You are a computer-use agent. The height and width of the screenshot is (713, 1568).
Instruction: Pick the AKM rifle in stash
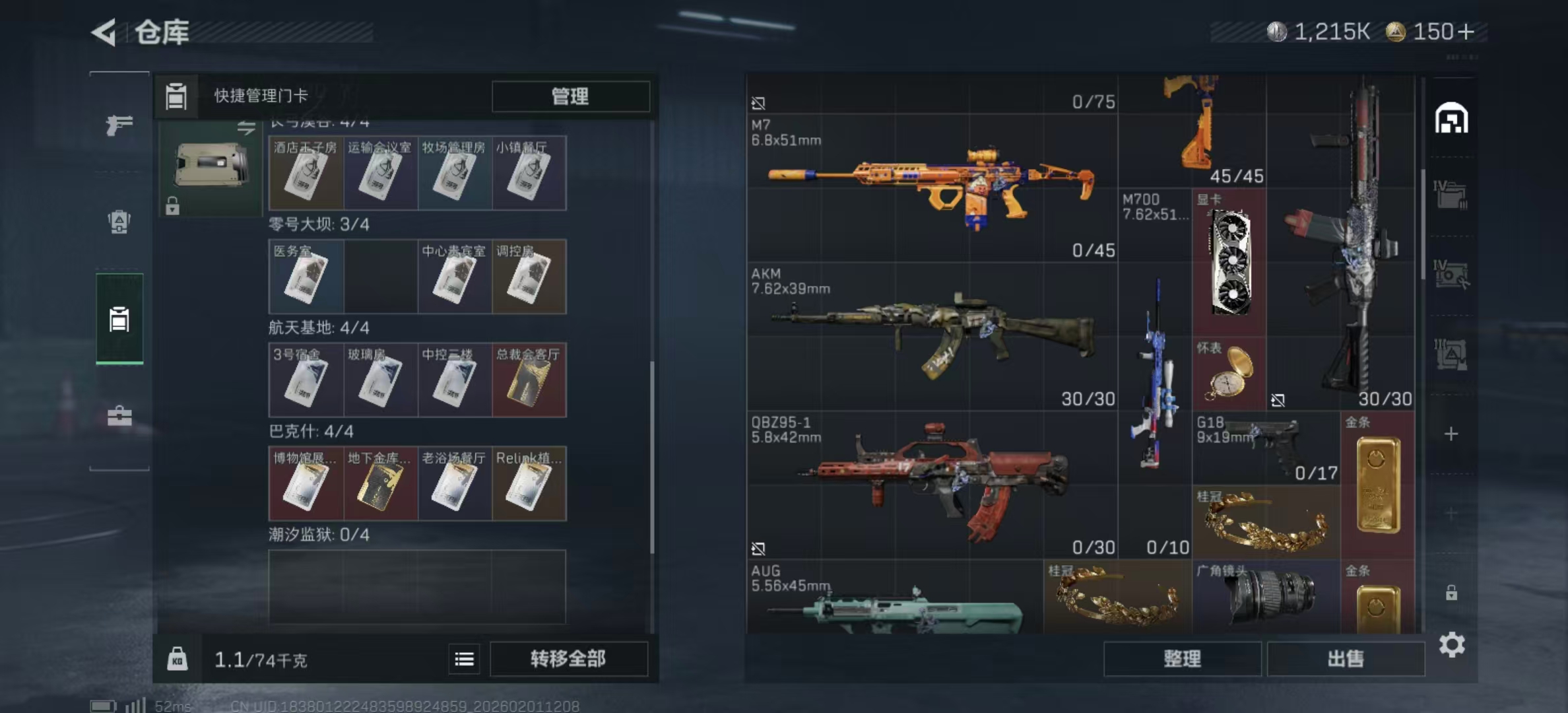tap(931, 337)
